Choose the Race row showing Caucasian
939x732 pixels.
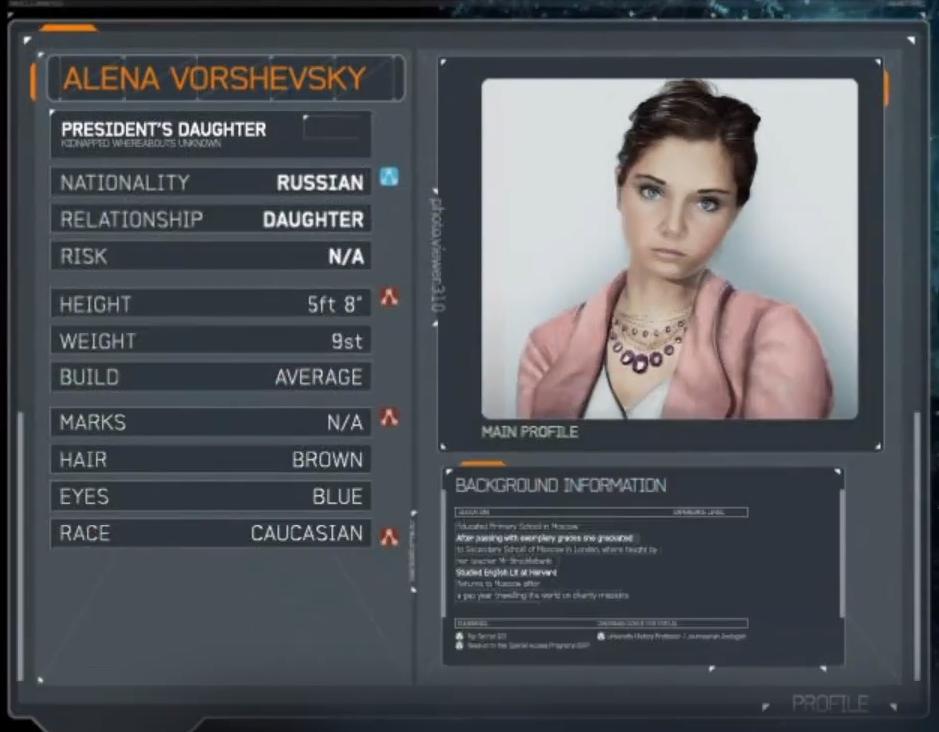[210, 534]
